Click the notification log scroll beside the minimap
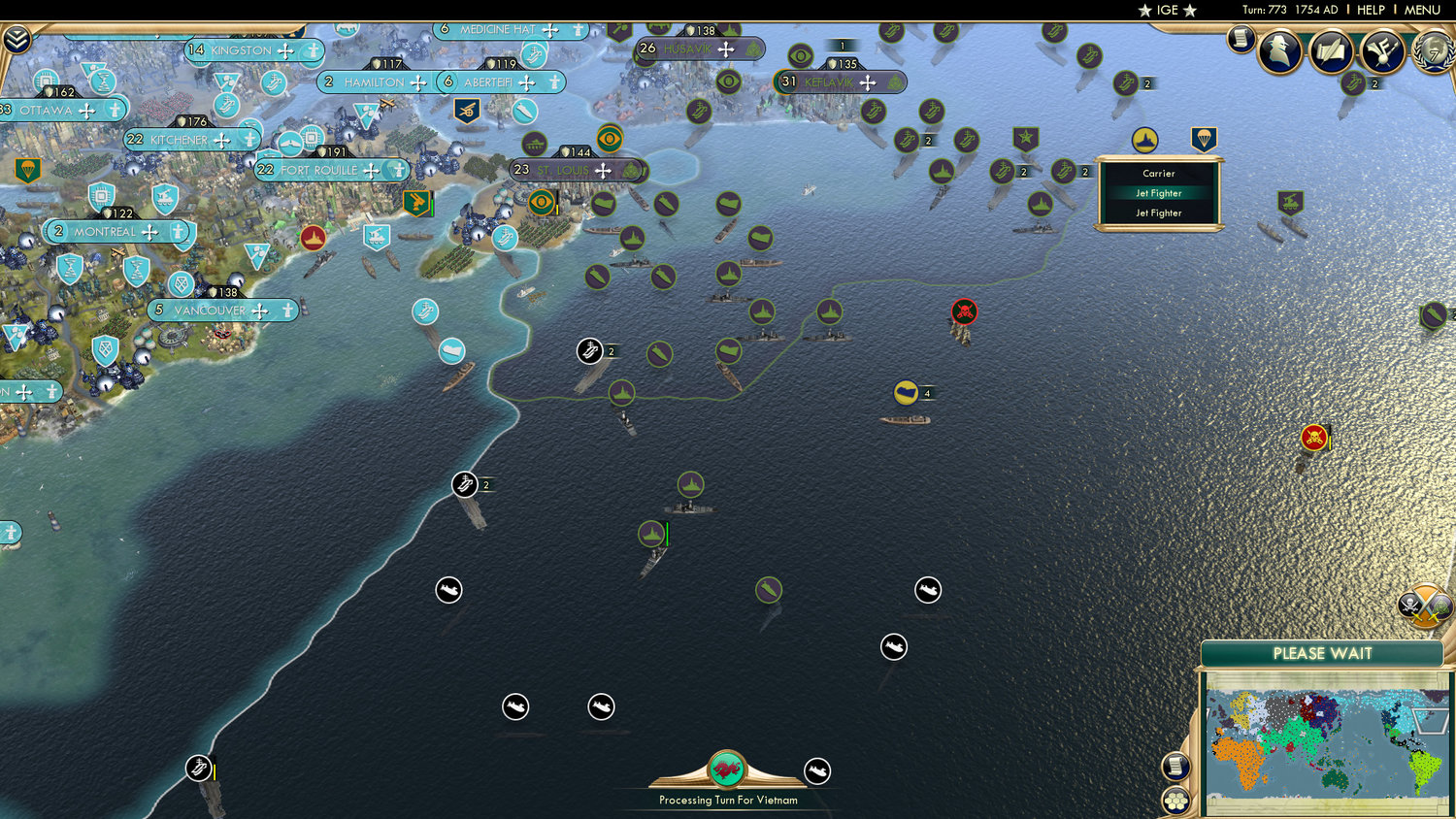Screen dimensions: 1456x819 pyautogui.click(x=1175, y=767)
